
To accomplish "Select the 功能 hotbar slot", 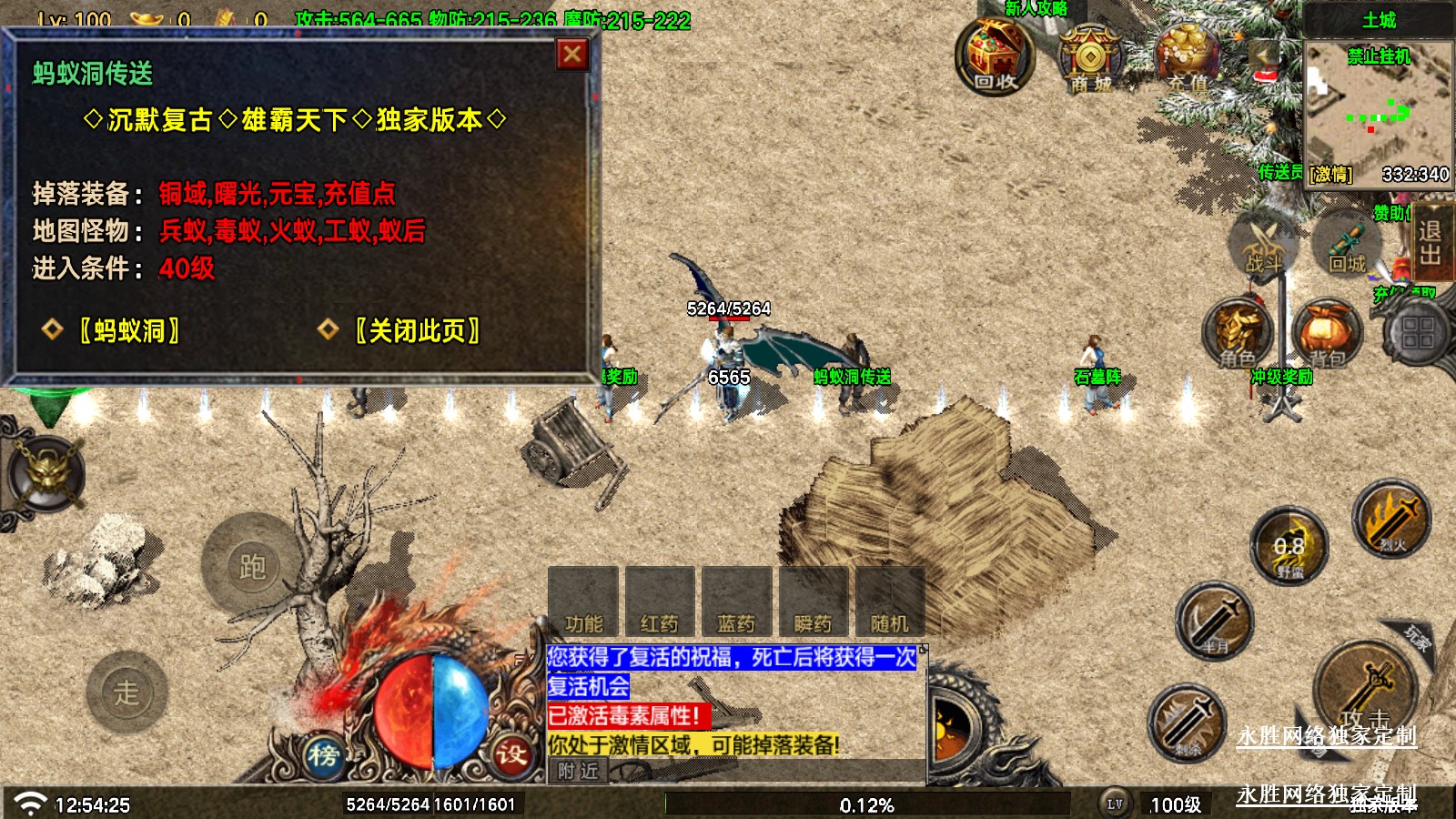I will click(583, 601).
